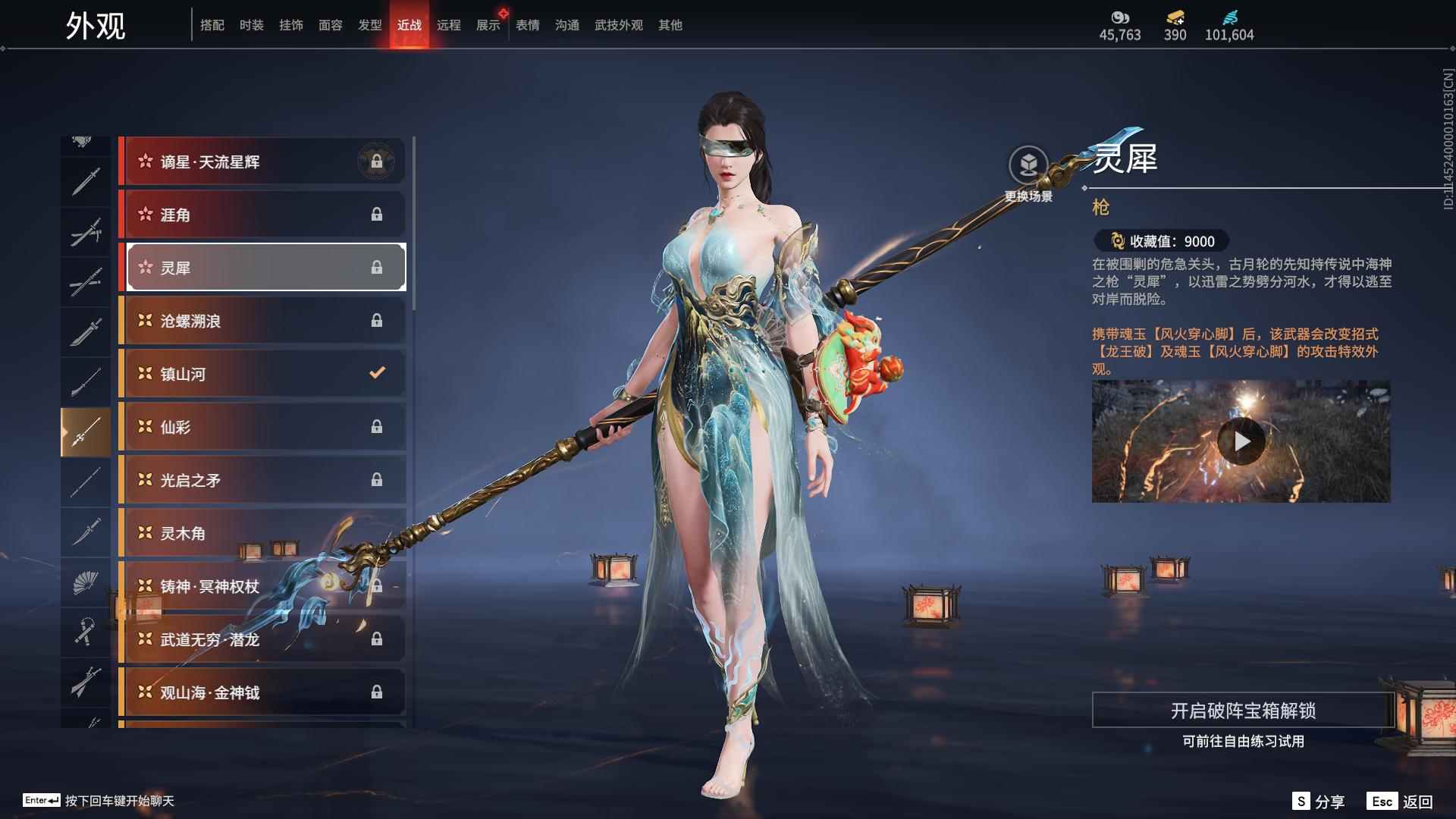Select the 发型 tab
The image size is (1456, 819).
369,25
